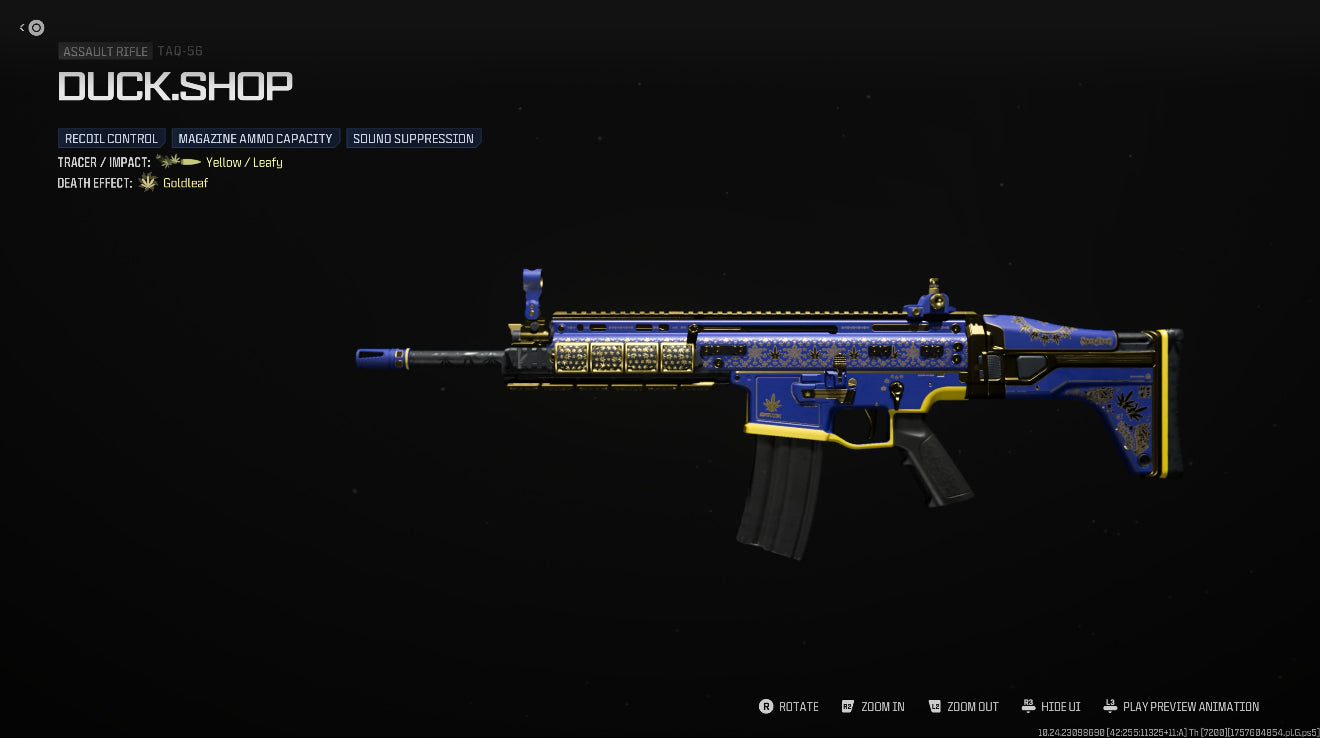Click the R3 stick icon beside HIDE UI
The image size is (1320, 738).
click(1029, 706)
